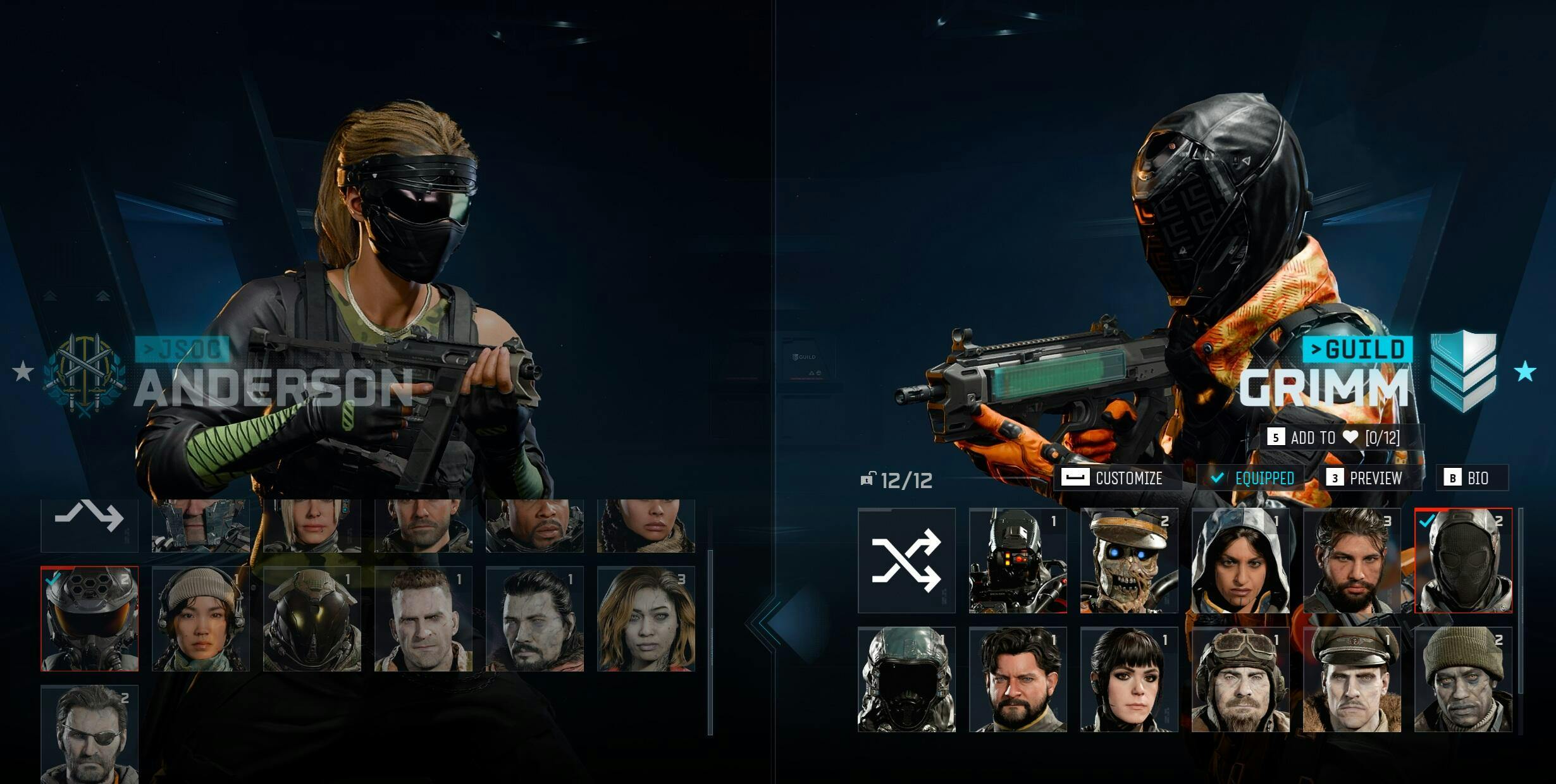Select the eyepatch operator portrait
The height and width of the screenshot is (784, 1556).
[89, 733]
